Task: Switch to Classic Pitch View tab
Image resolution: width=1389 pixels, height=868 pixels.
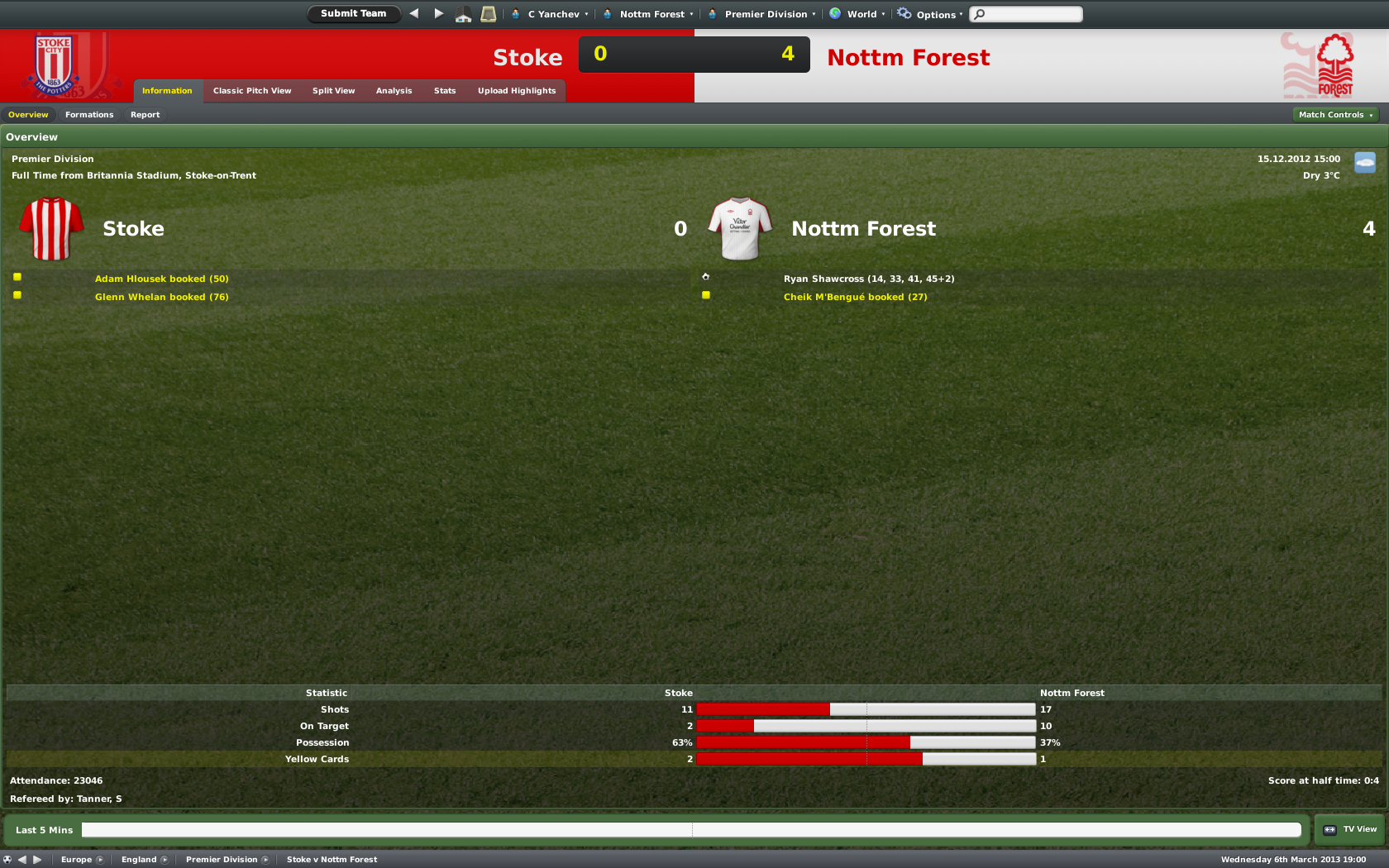Action: click(x=252, y=91)
